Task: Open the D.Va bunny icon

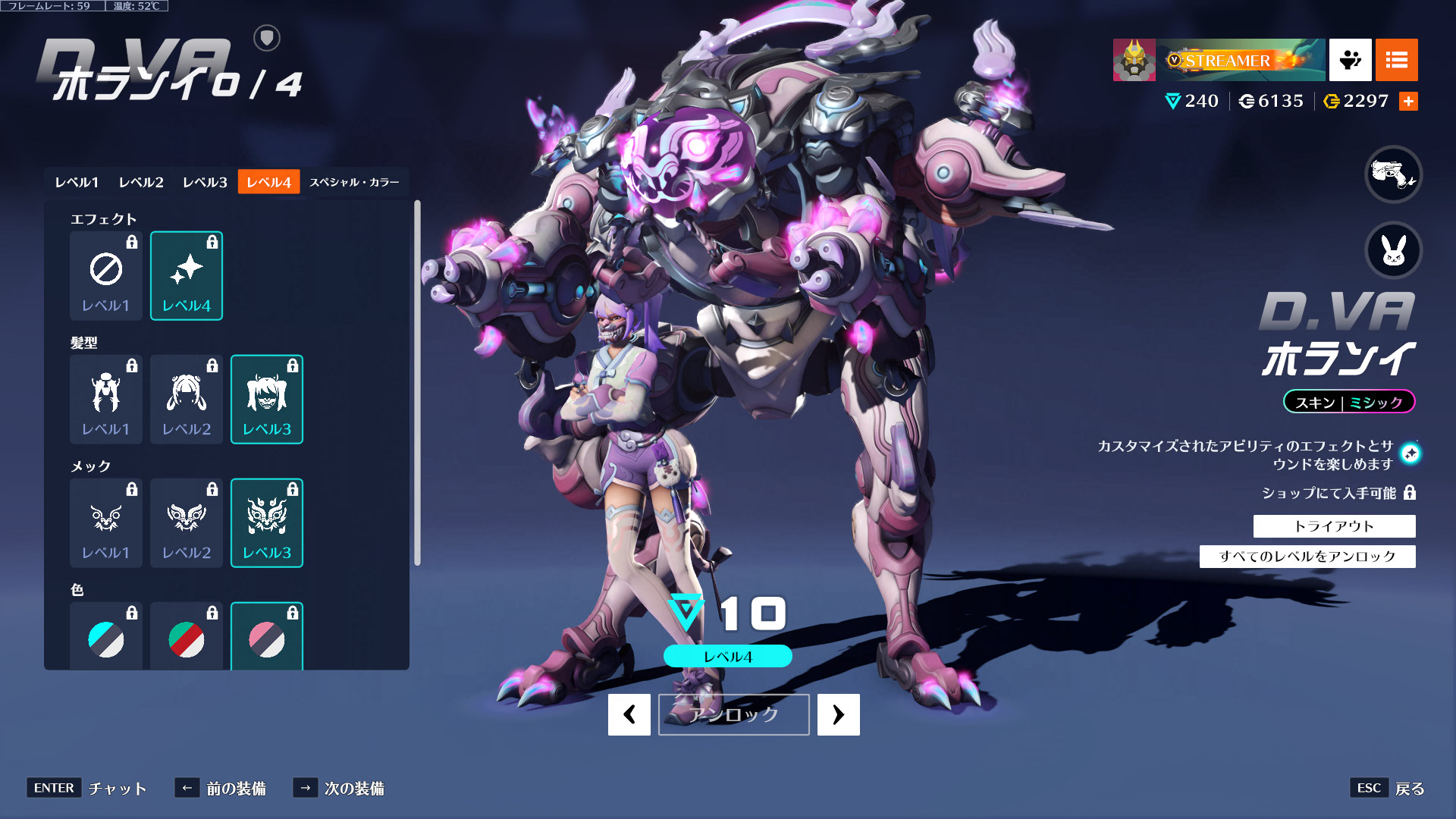Action: point(1393,250)
